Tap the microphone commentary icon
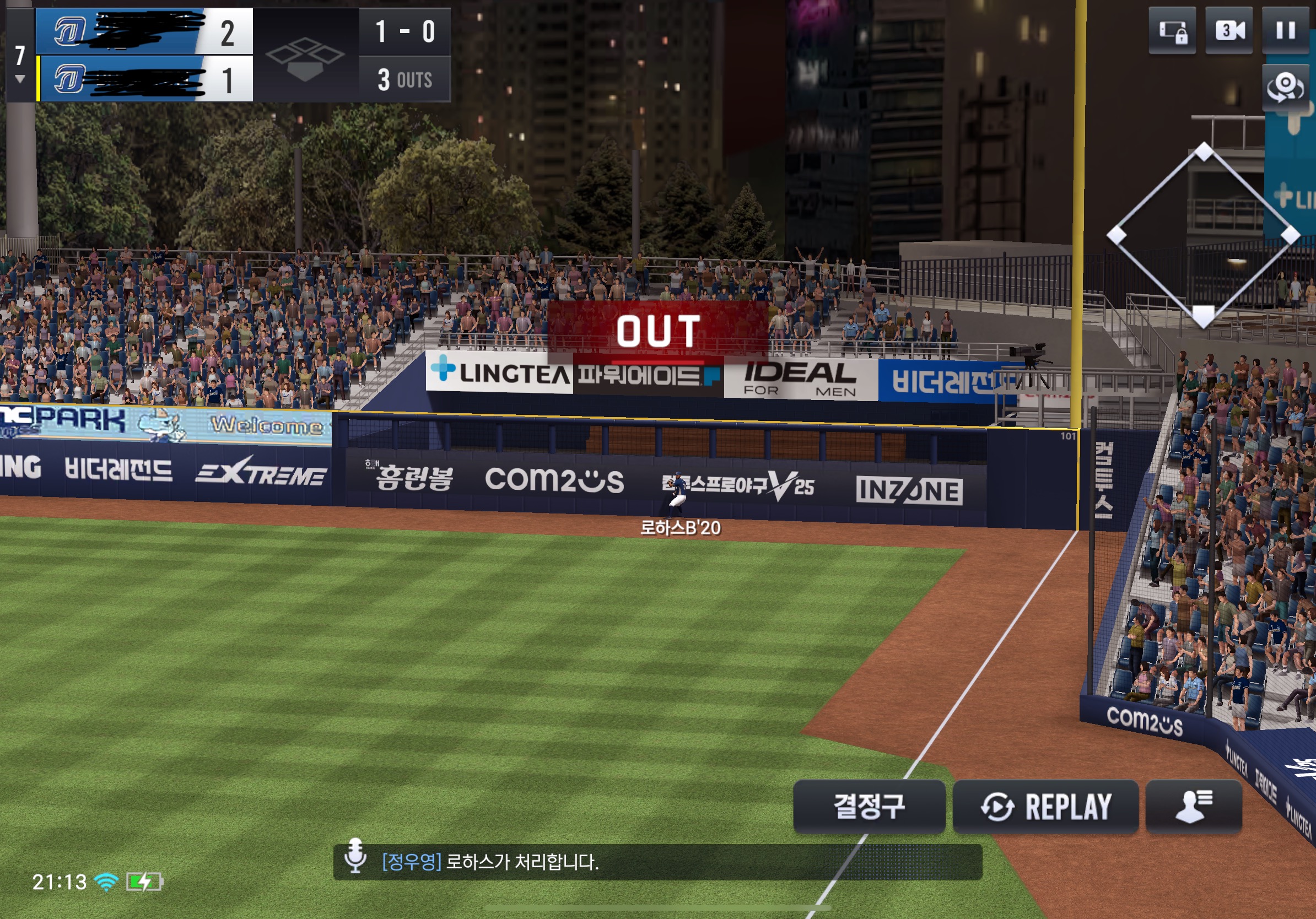Image resolution: width=1316 pixels, height=919 pixels. 355,856
